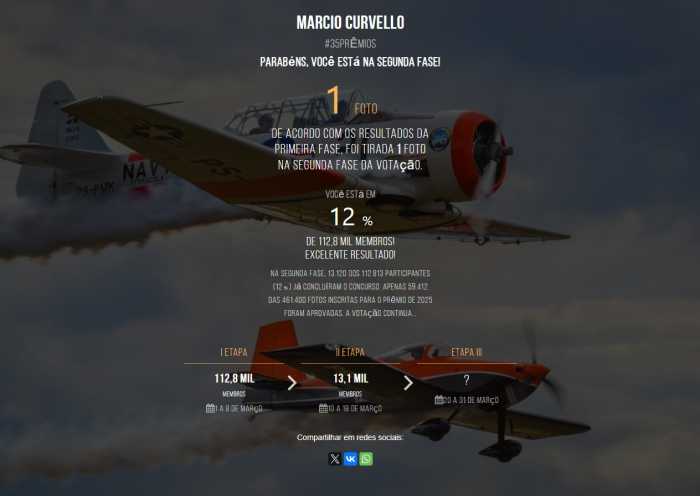
Task: Select the Etapa III stage heading
Action: point(466,352)
